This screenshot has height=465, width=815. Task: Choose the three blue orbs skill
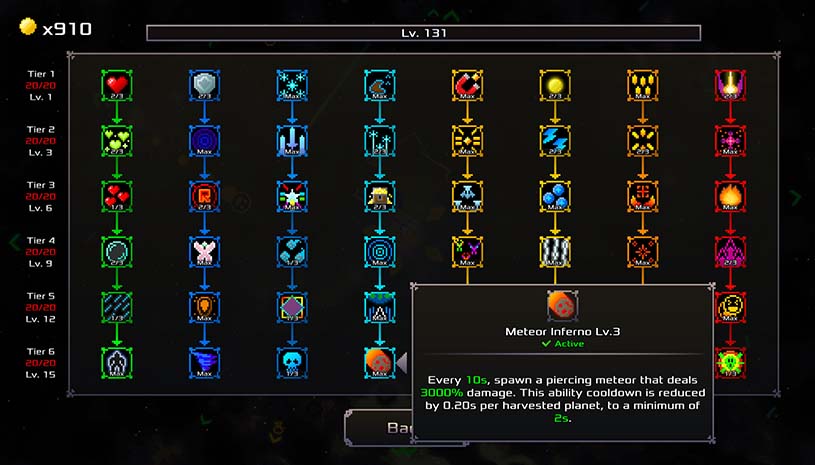[554, 195]
